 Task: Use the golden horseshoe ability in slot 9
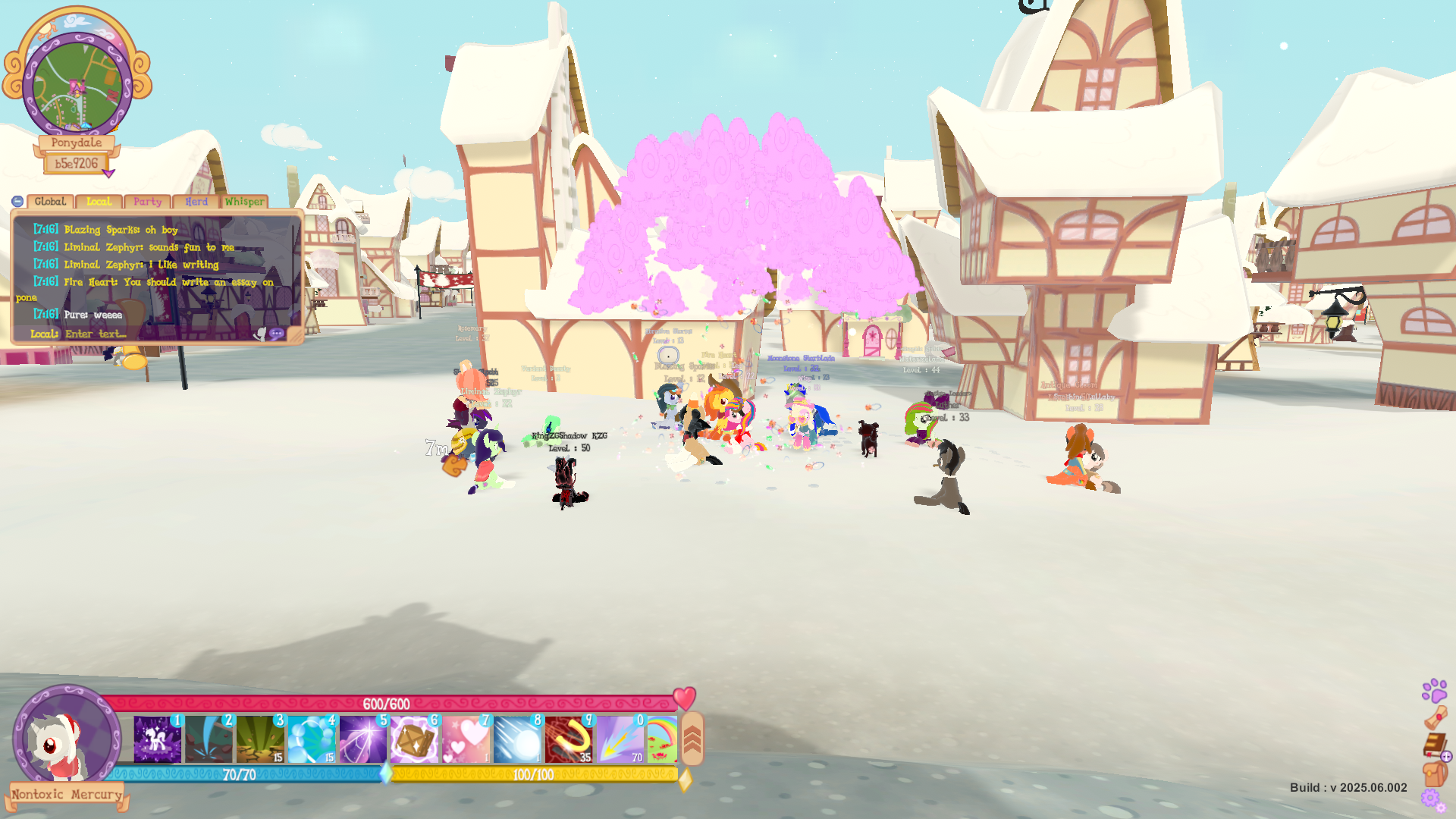tap(569, 739)
